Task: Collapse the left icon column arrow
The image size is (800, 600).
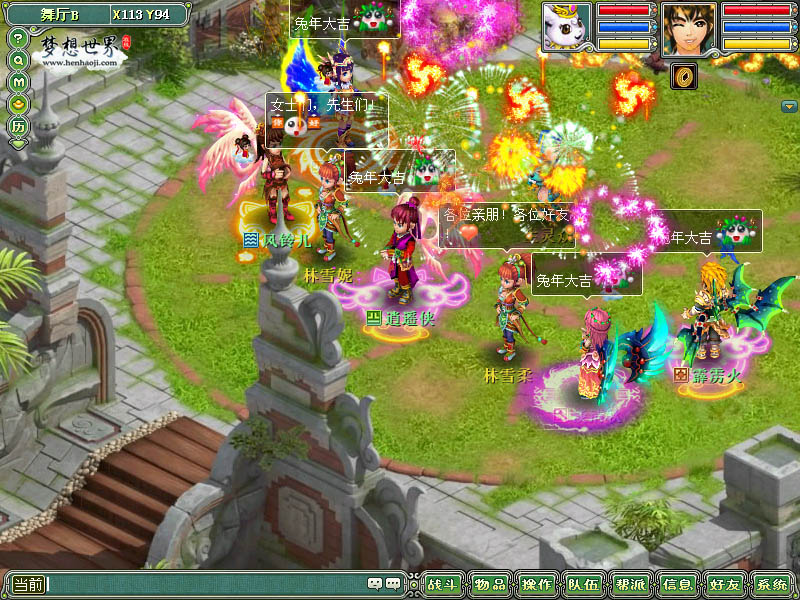Action: point(18,144)
